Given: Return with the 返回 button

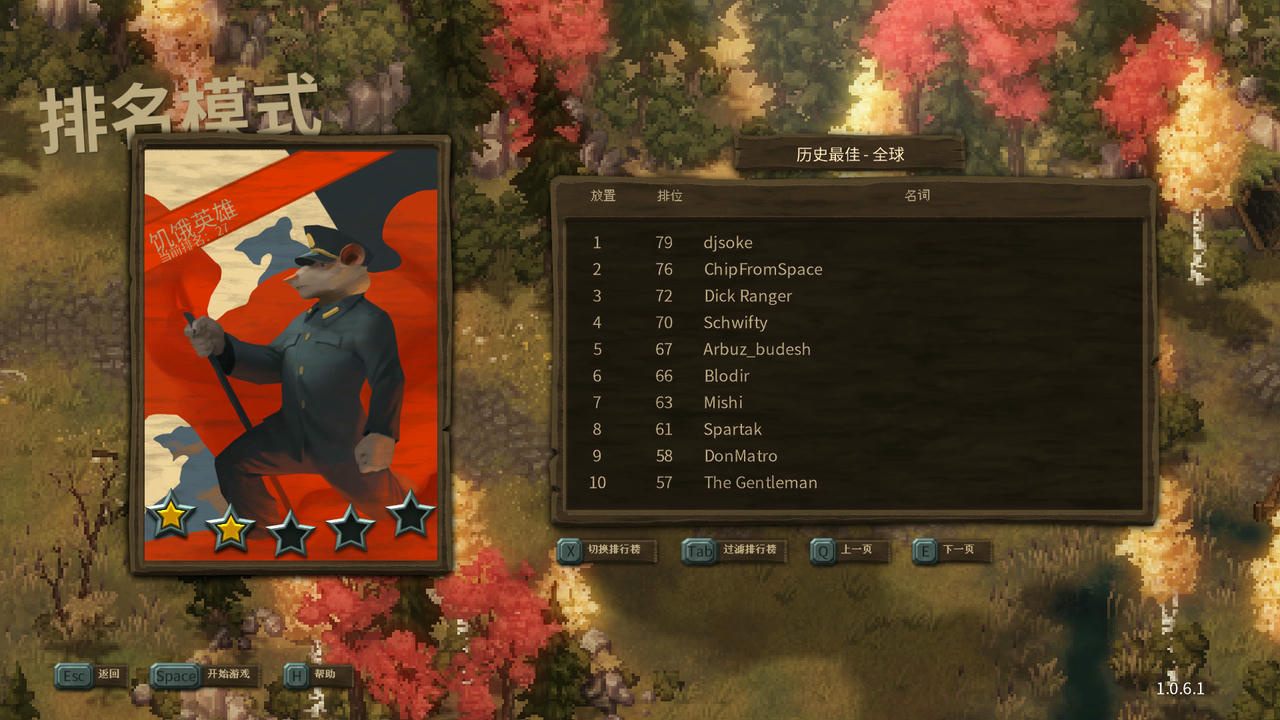Looking at the screenshot, I should 90,675.
